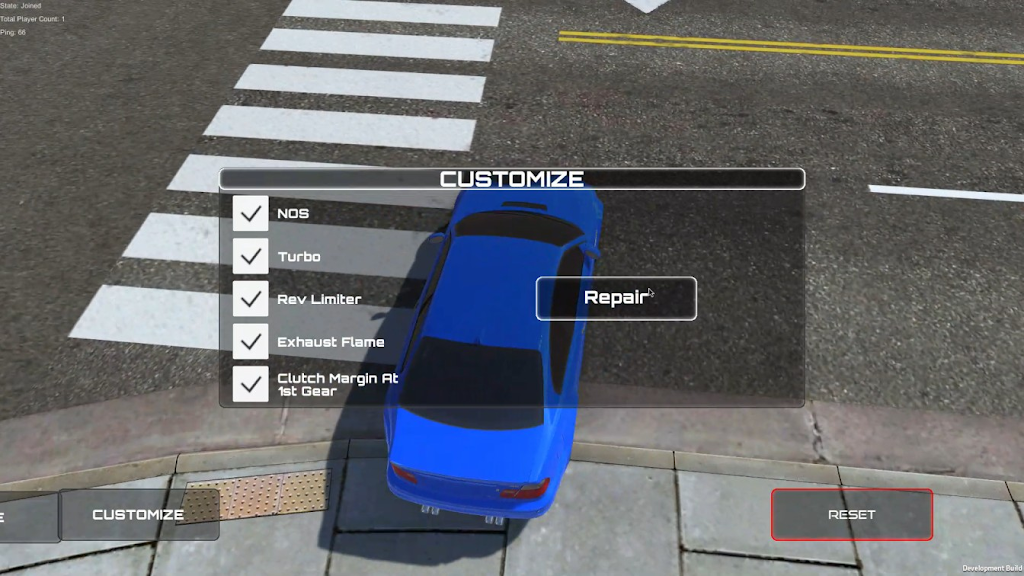This screenshot has width=1024, height=576.
Task: Hit the red-outlined Reset button
Action: point(851,515)
